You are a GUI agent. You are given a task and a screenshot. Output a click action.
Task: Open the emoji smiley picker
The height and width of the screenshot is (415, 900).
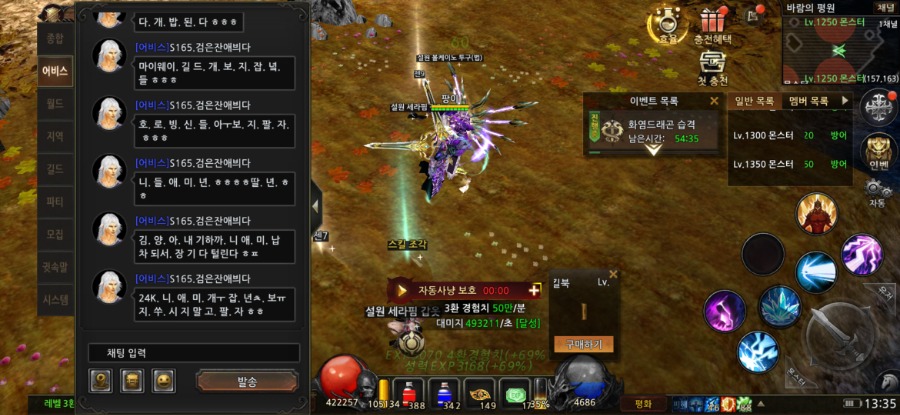pos(164,380)
